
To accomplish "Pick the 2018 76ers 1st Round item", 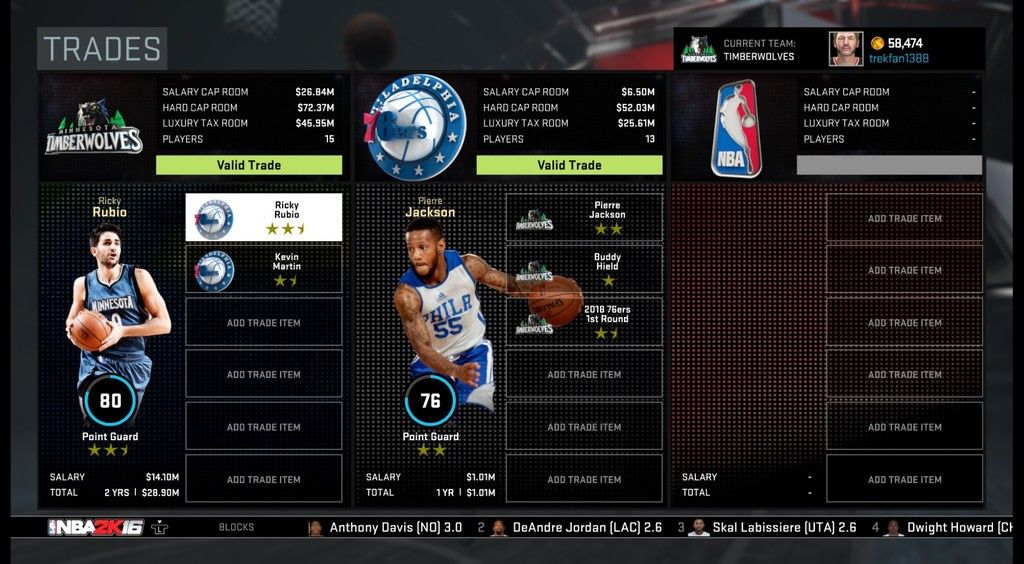I will [584, 321].
